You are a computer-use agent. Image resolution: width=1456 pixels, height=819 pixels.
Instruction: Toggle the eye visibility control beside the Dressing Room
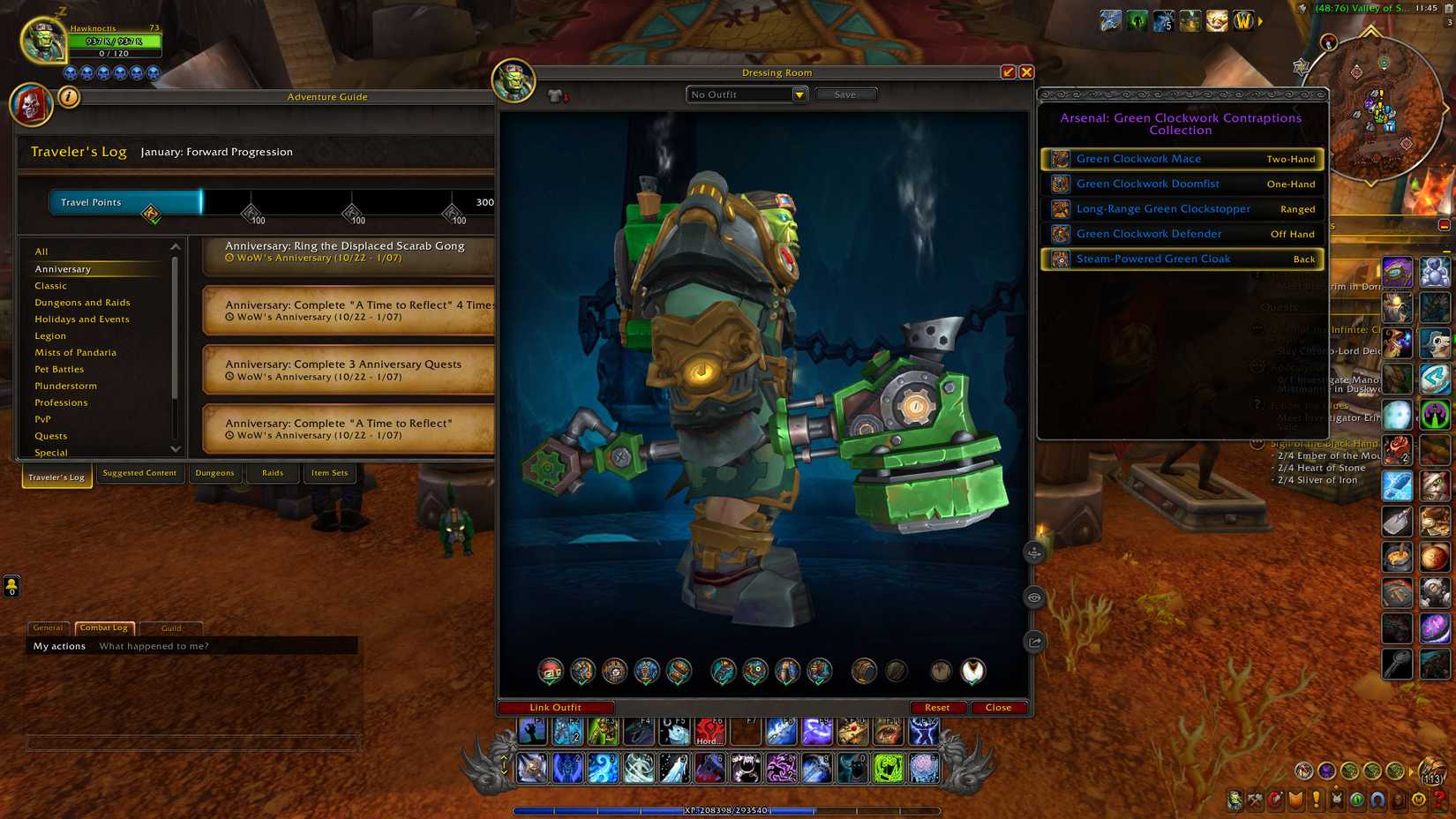tap(1032, 597)
